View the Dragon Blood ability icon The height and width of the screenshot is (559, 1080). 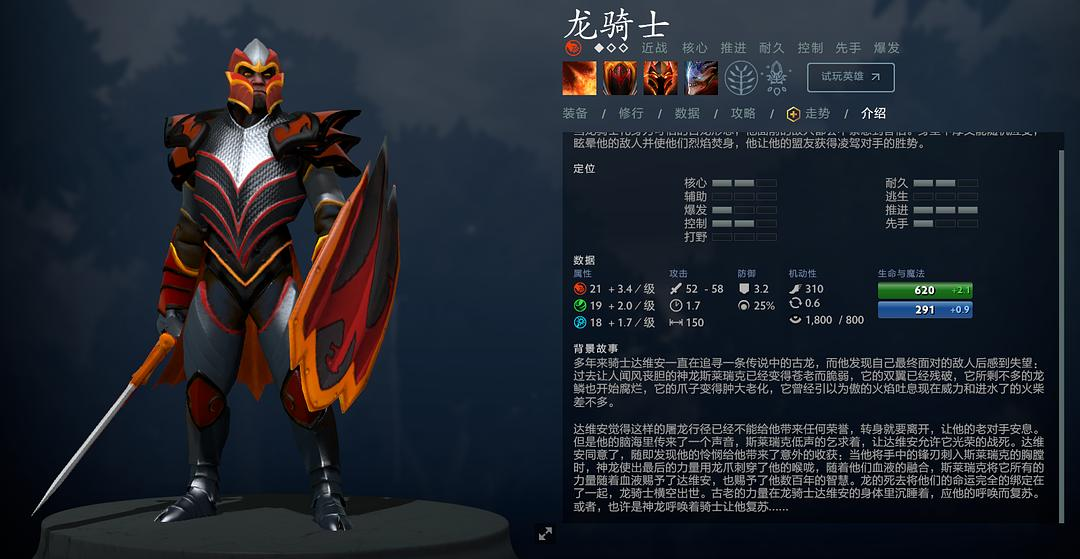click(x=660, y=77)
